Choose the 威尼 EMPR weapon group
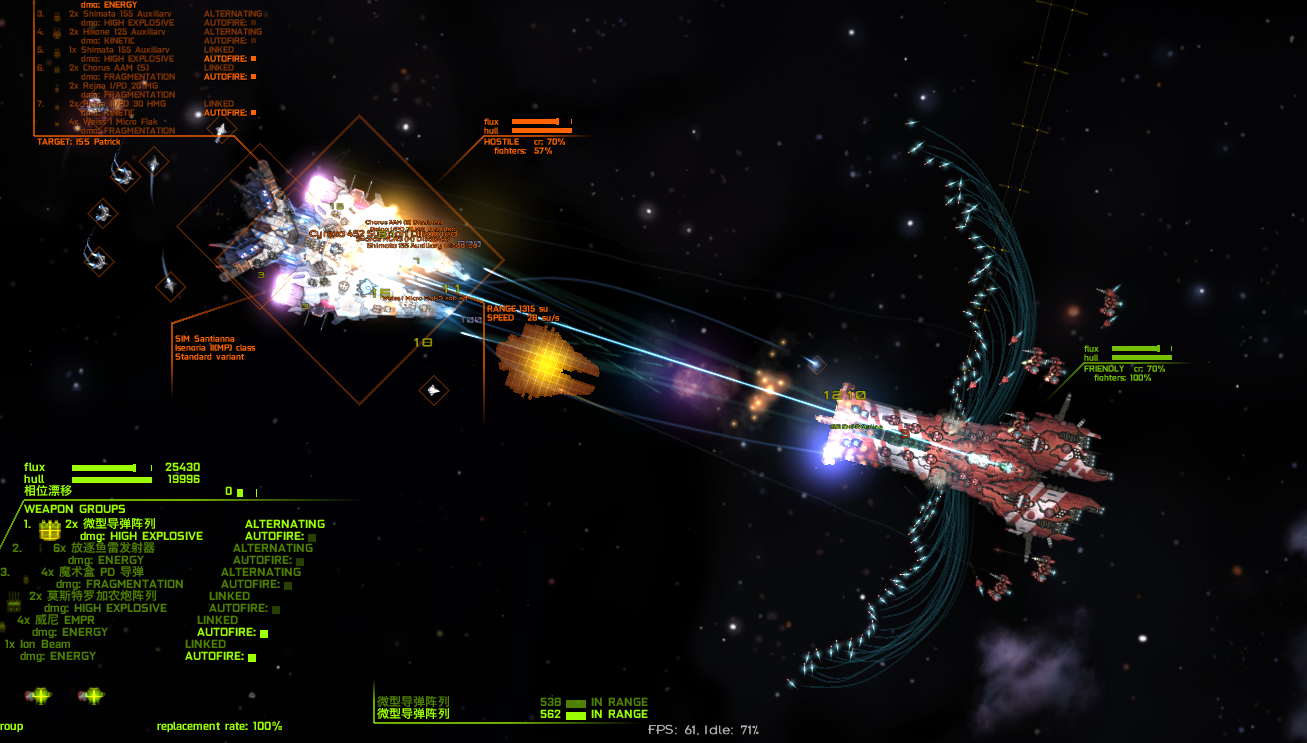This screenshot has height=743, width=1307. point(70,620)
